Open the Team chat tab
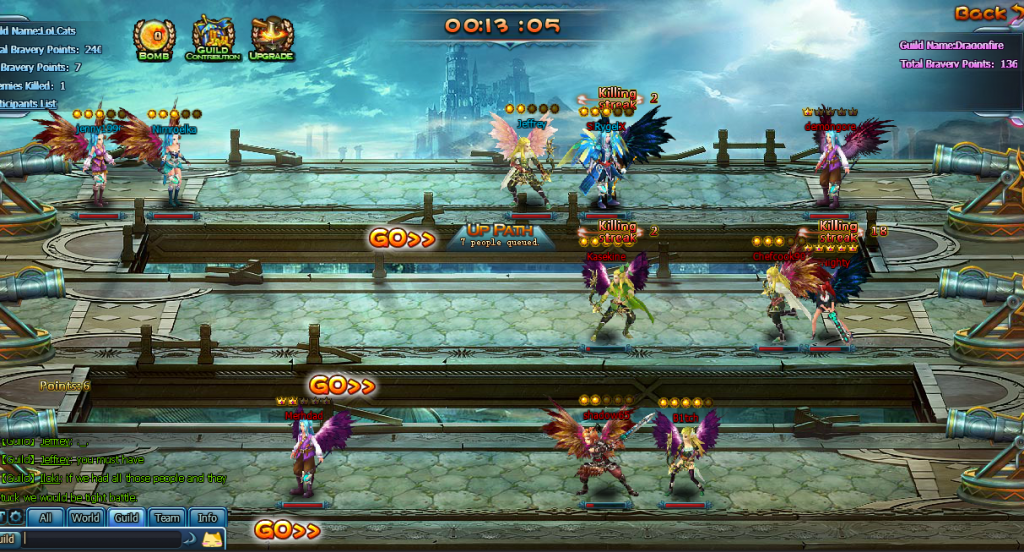This screenshot has height=552, width=1024. coord(167,517)
